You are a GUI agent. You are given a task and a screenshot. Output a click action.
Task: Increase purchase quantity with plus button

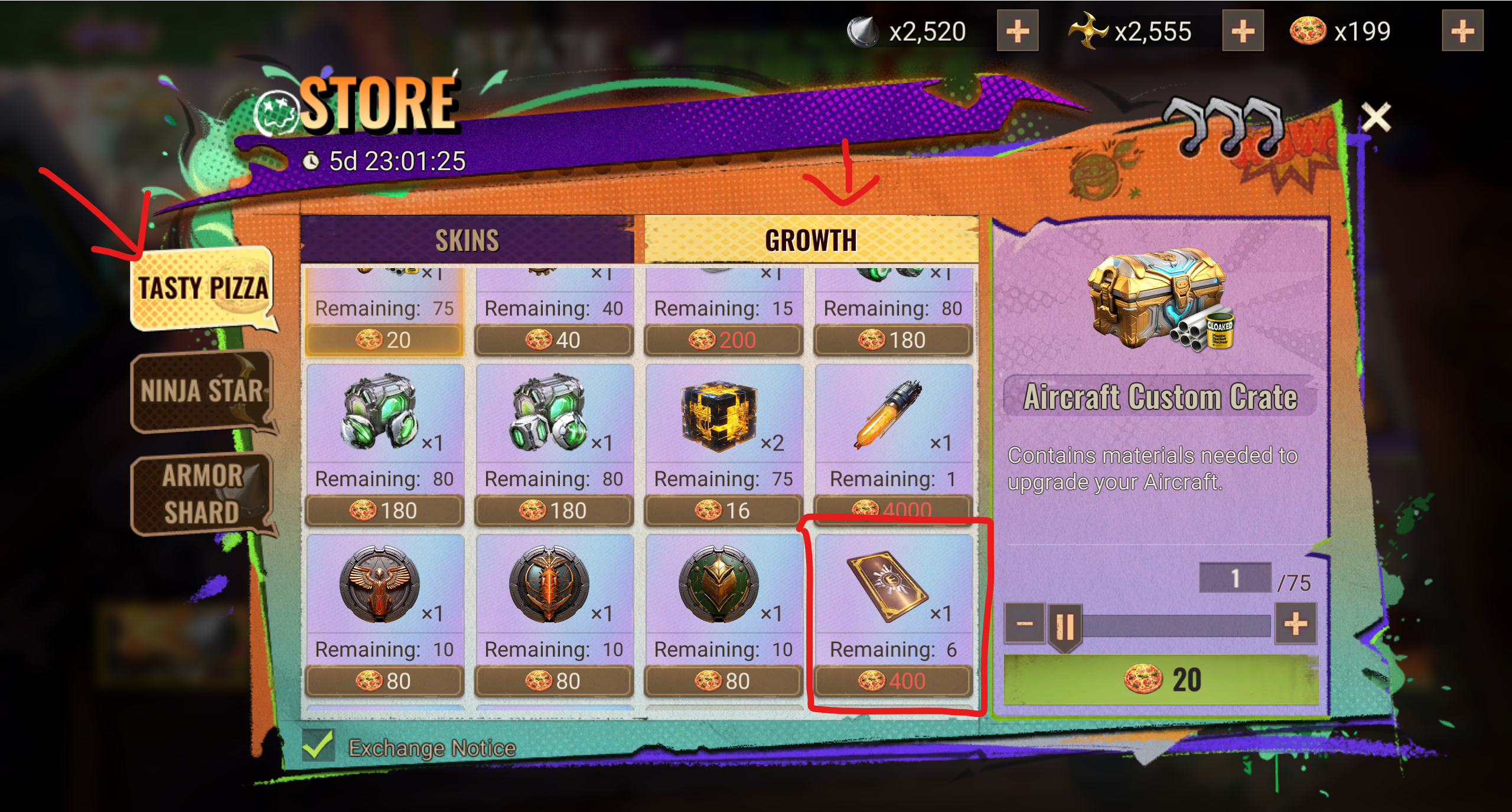1295,624
